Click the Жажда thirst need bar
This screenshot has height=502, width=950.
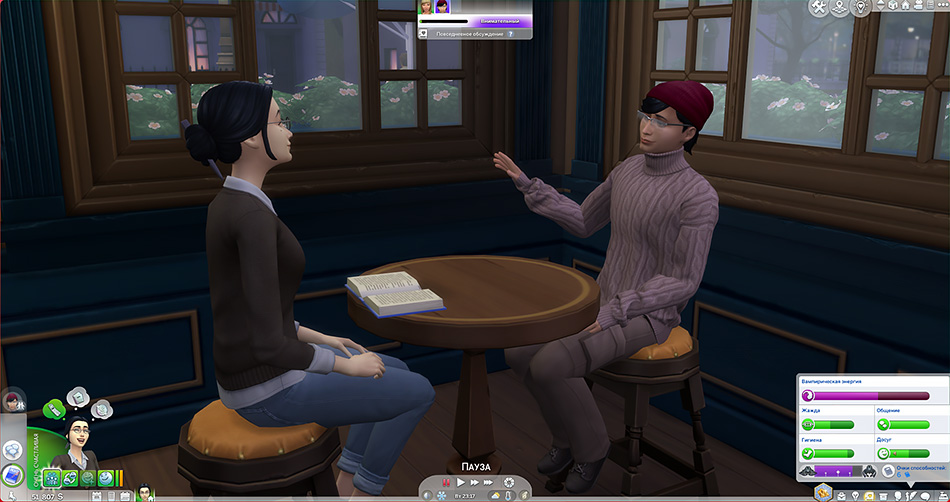tap(828, 424)
